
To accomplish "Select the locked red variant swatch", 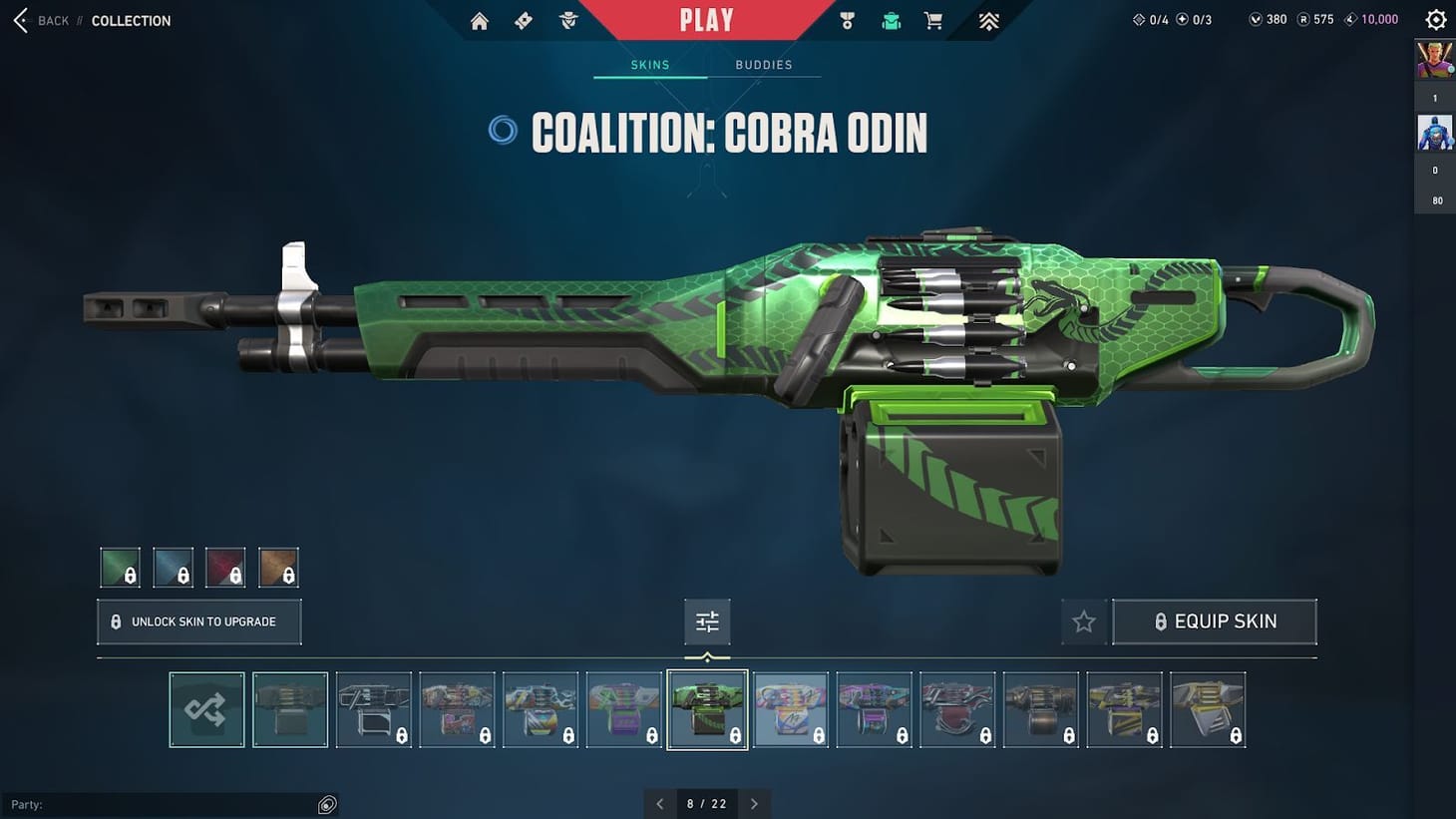I will [x=225, y=566].
